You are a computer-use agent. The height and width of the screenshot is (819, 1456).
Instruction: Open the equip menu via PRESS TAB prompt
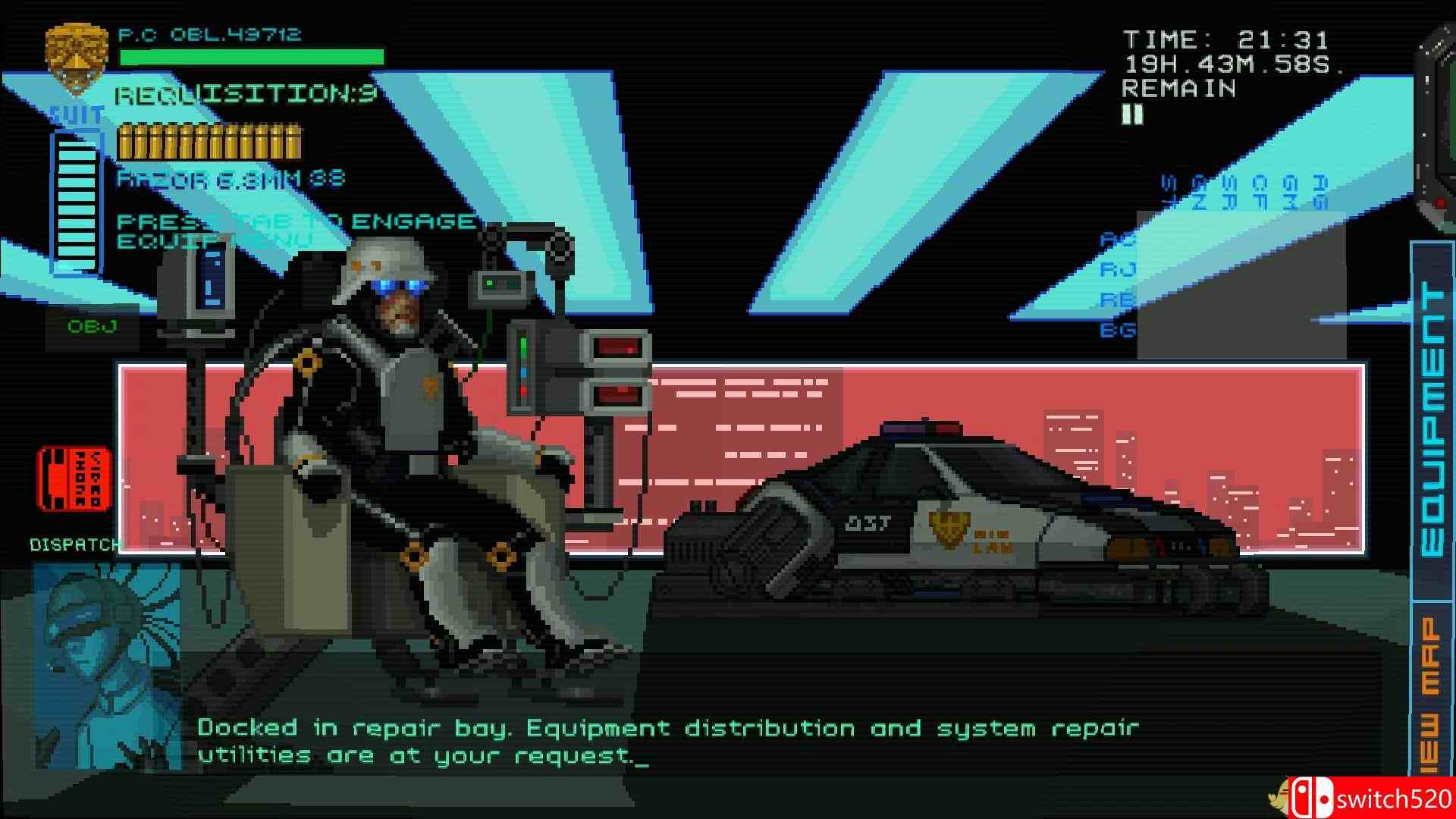click(x=294, y=229)
